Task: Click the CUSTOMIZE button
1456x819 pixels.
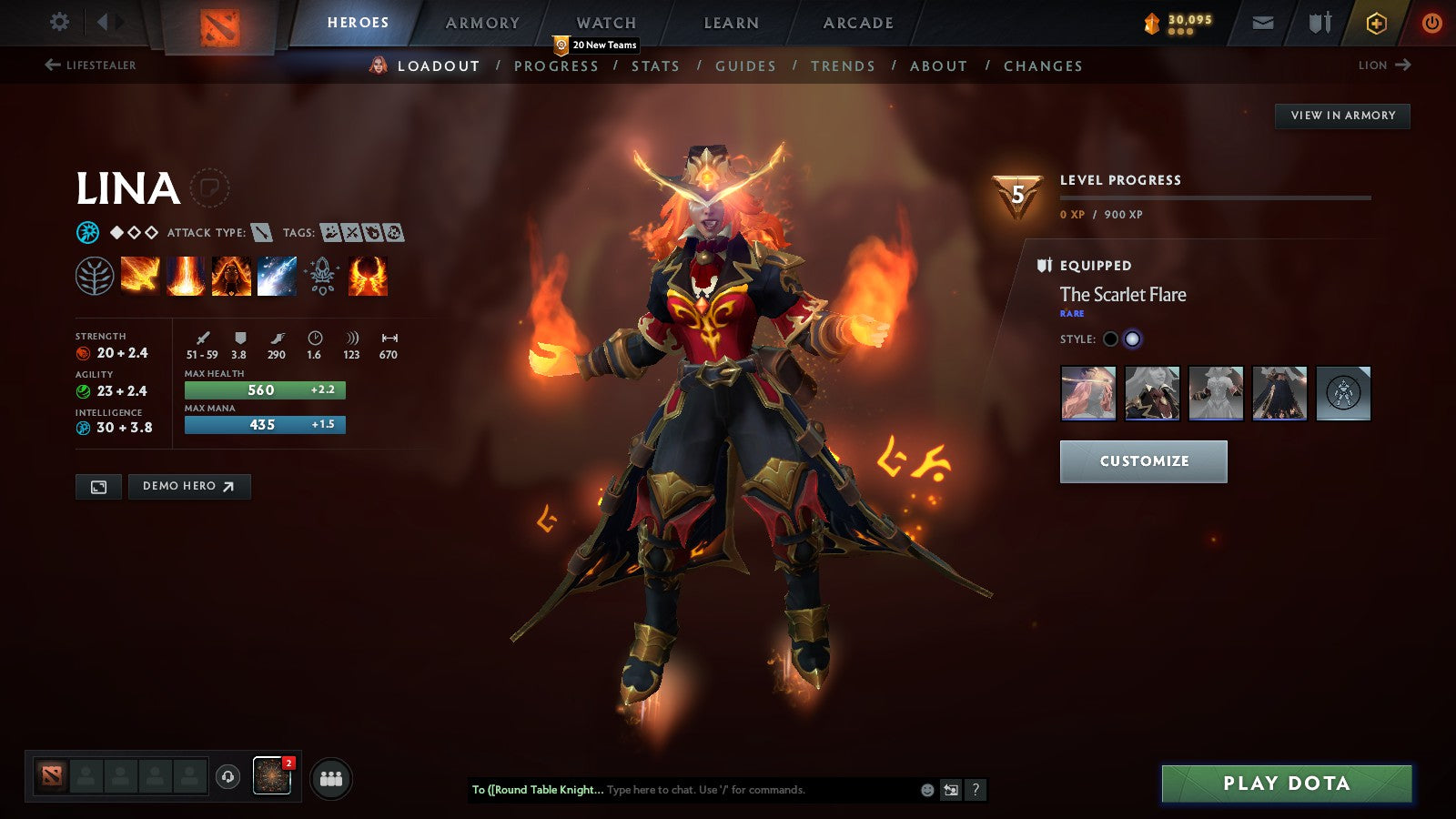Action: 1143,460
